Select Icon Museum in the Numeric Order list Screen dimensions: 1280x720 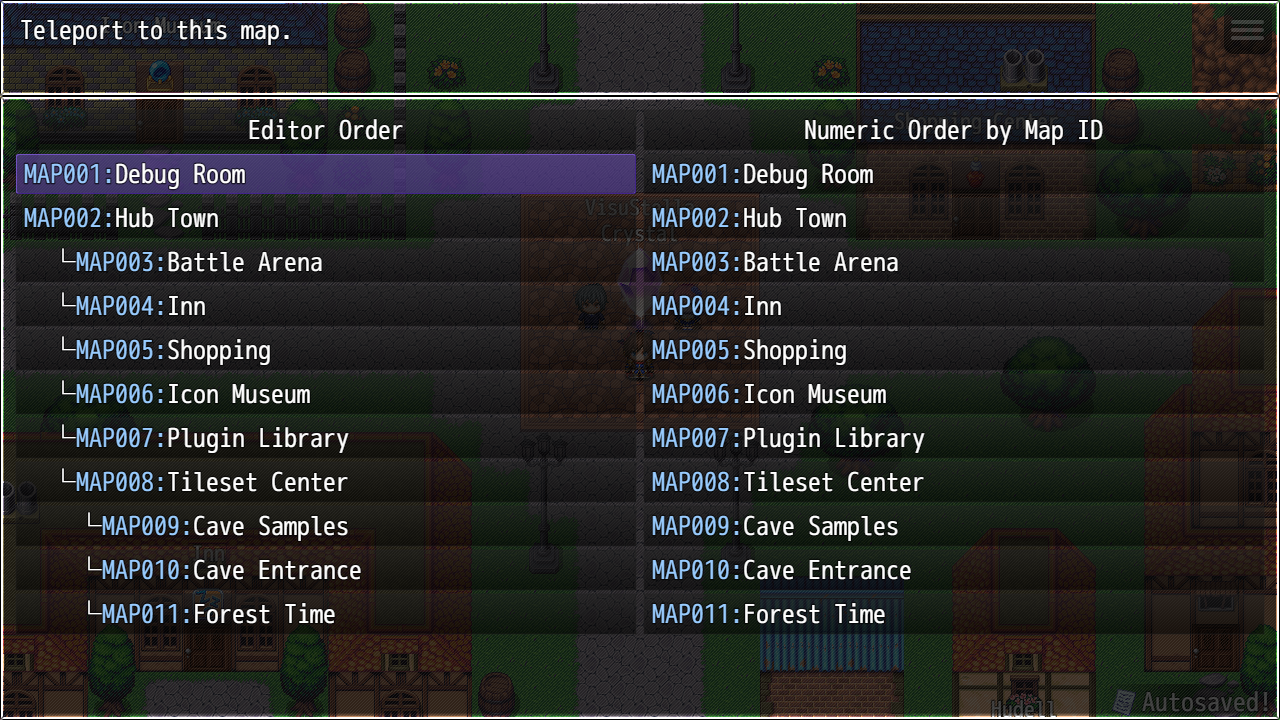(954, 395)
